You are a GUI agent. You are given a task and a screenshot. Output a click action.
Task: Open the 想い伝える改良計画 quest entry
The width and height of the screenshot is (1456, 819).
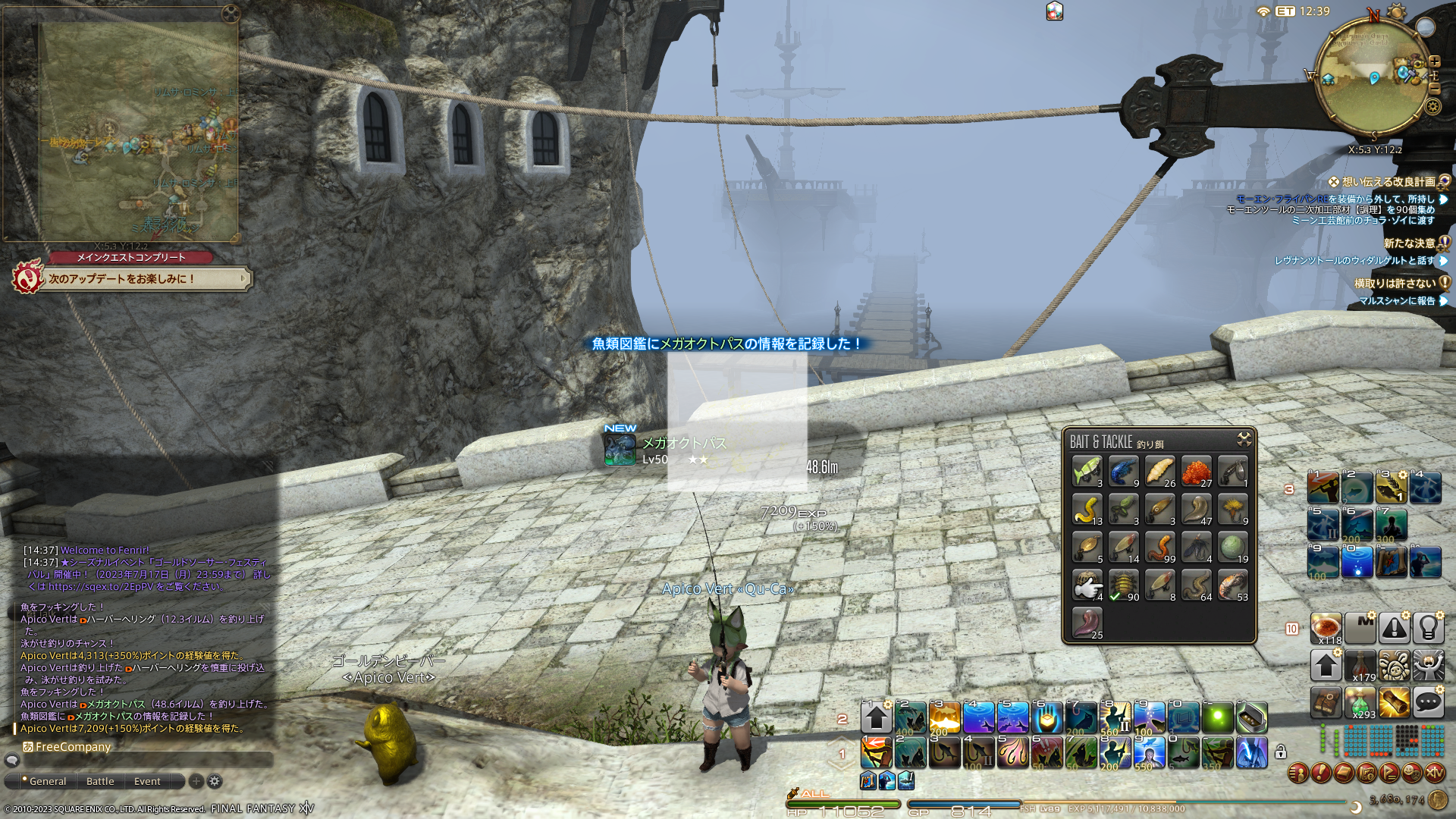(1388, 182)
